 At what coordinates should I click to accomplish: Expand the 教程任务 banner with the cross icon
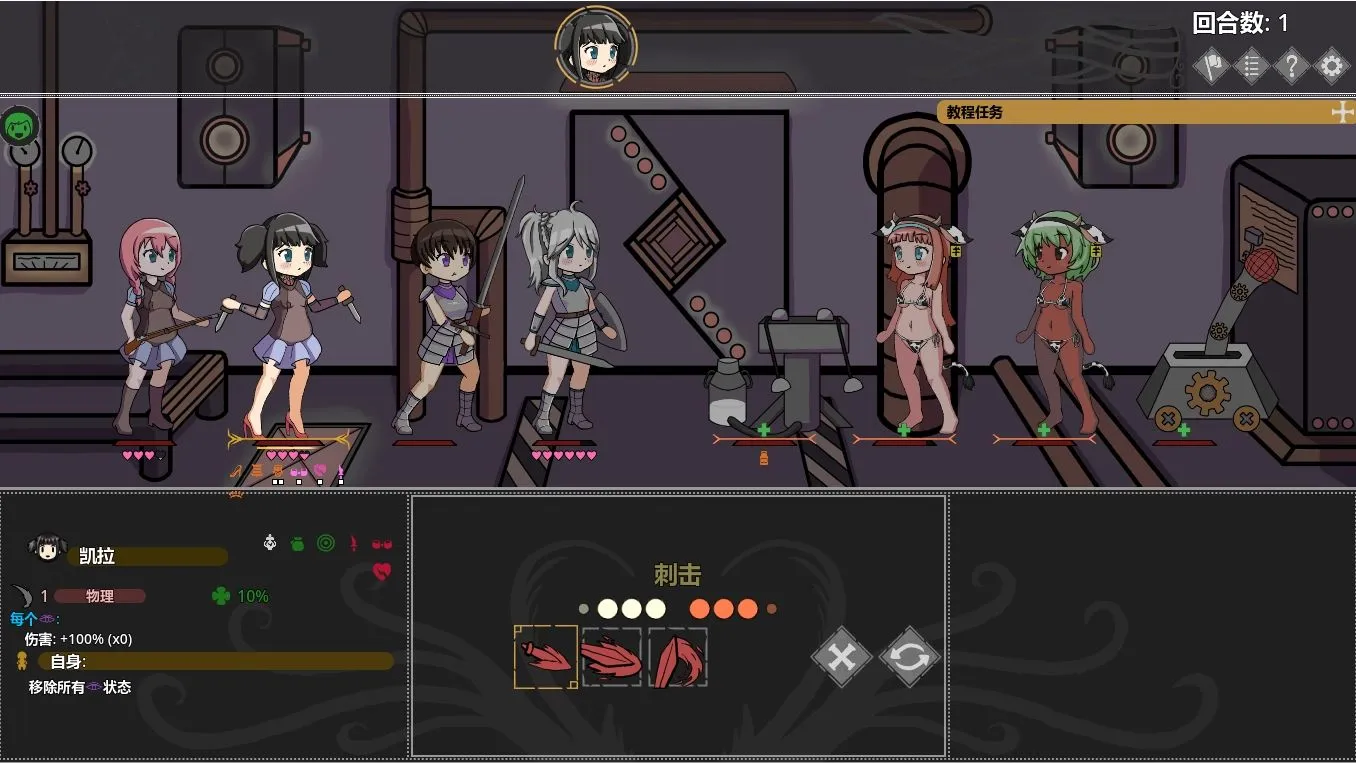1342,113
